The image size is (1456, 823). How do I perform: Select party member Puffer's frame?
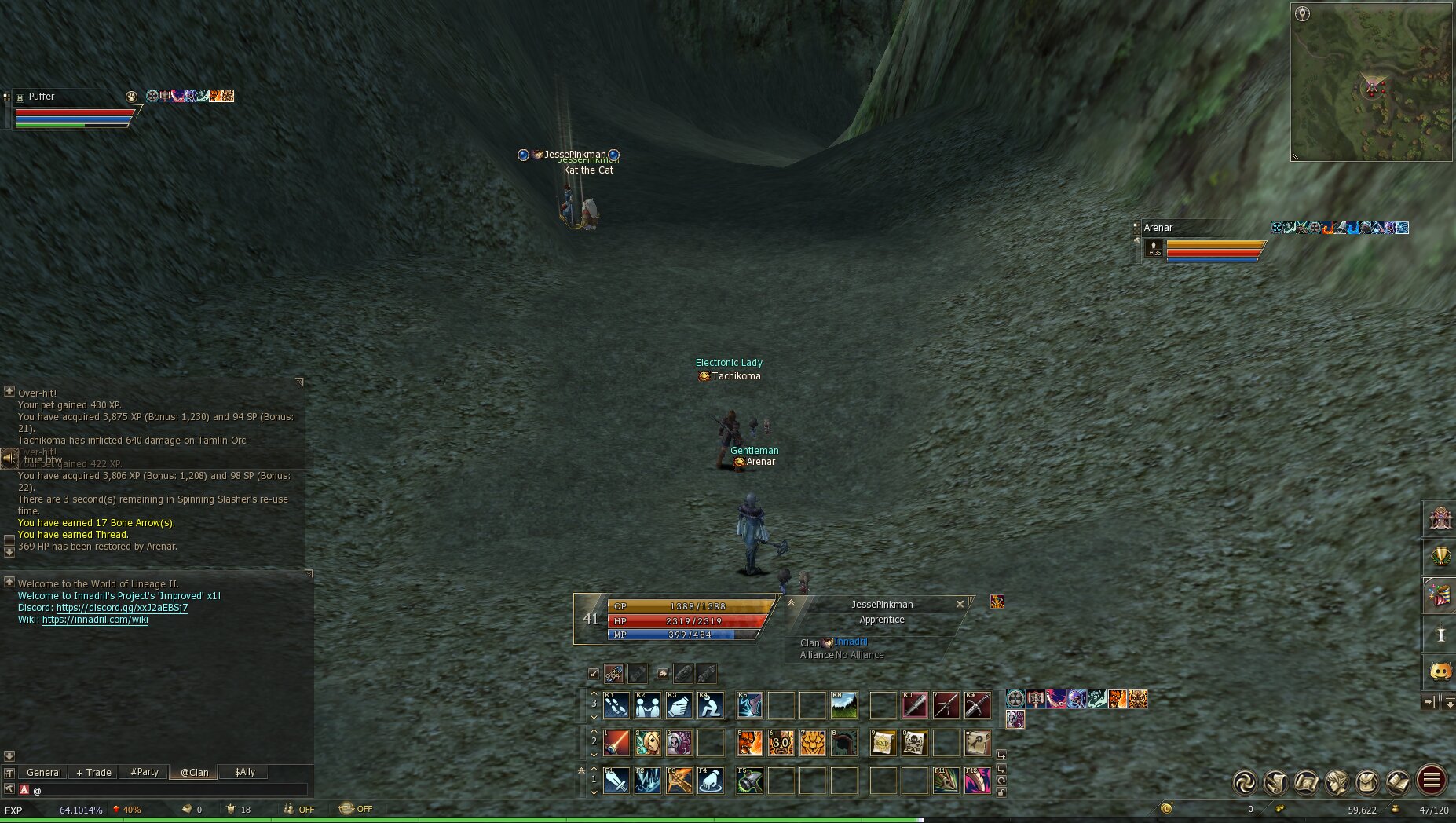click(71, 108)
